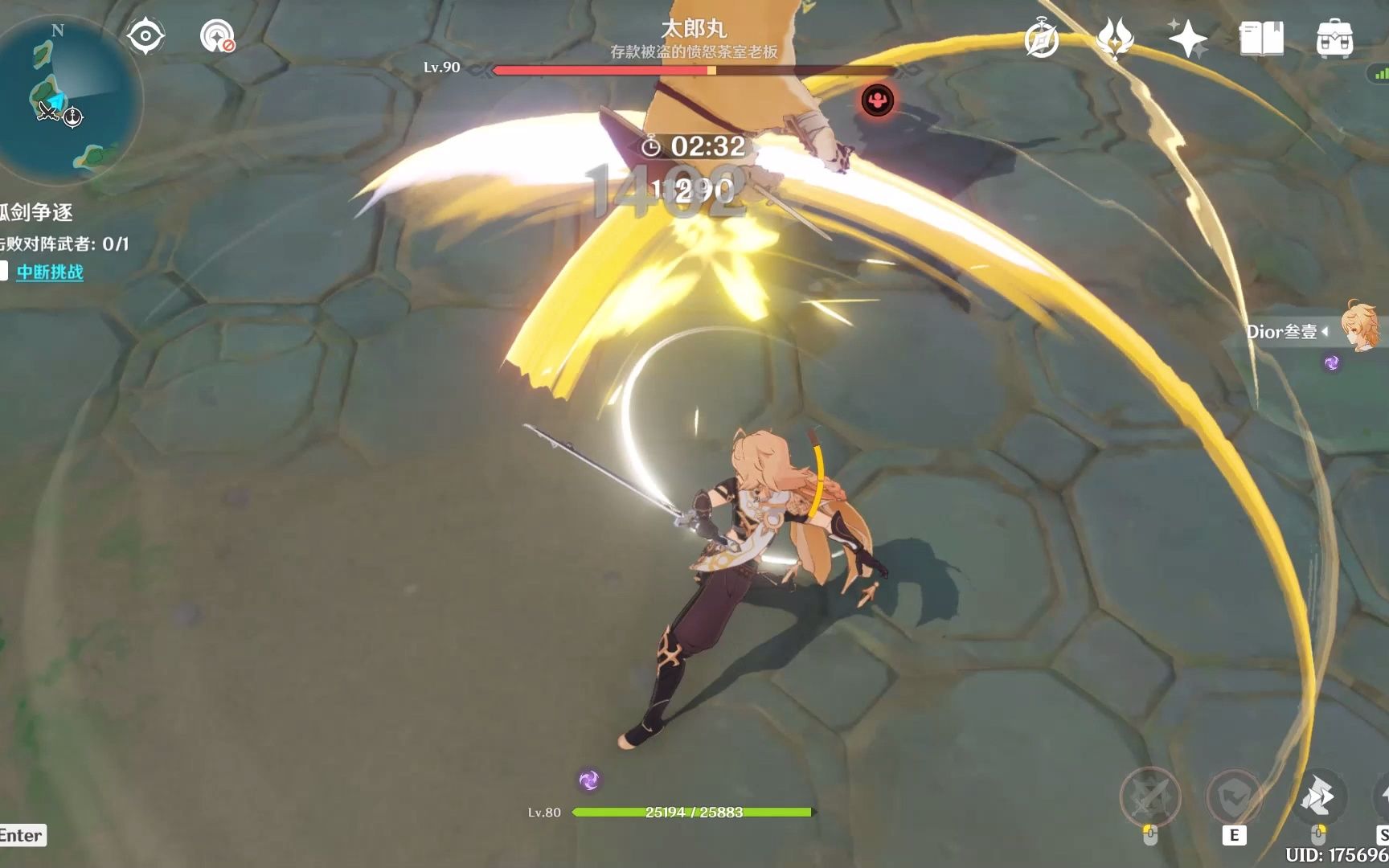Open the winged battle pass icon
The image size is (1389, 868).
[x=1115, y=38]
